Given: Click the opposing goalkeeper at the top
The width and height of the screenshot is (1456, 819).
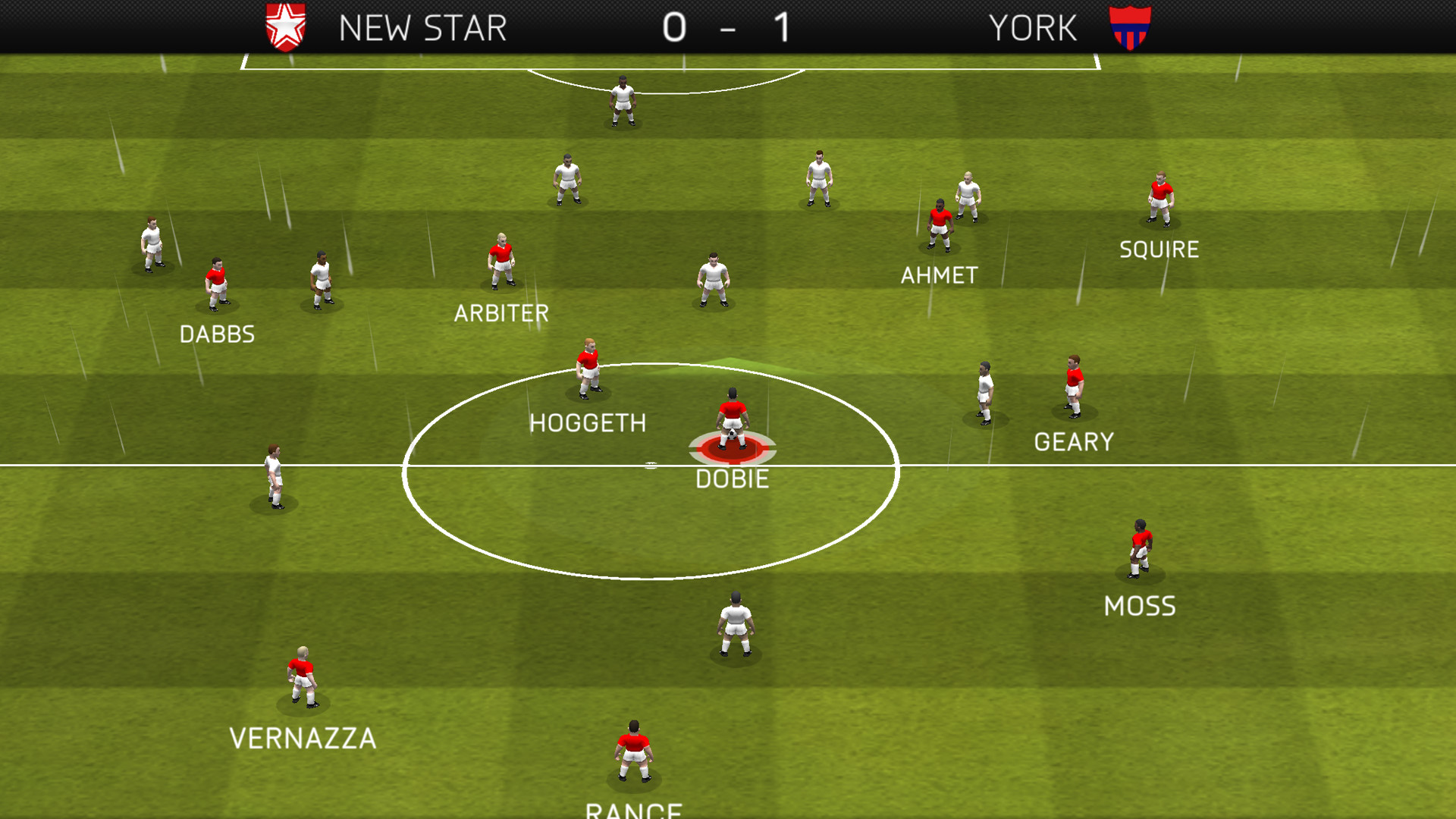Looking at the screenshot, I should [x=621, y=99].
